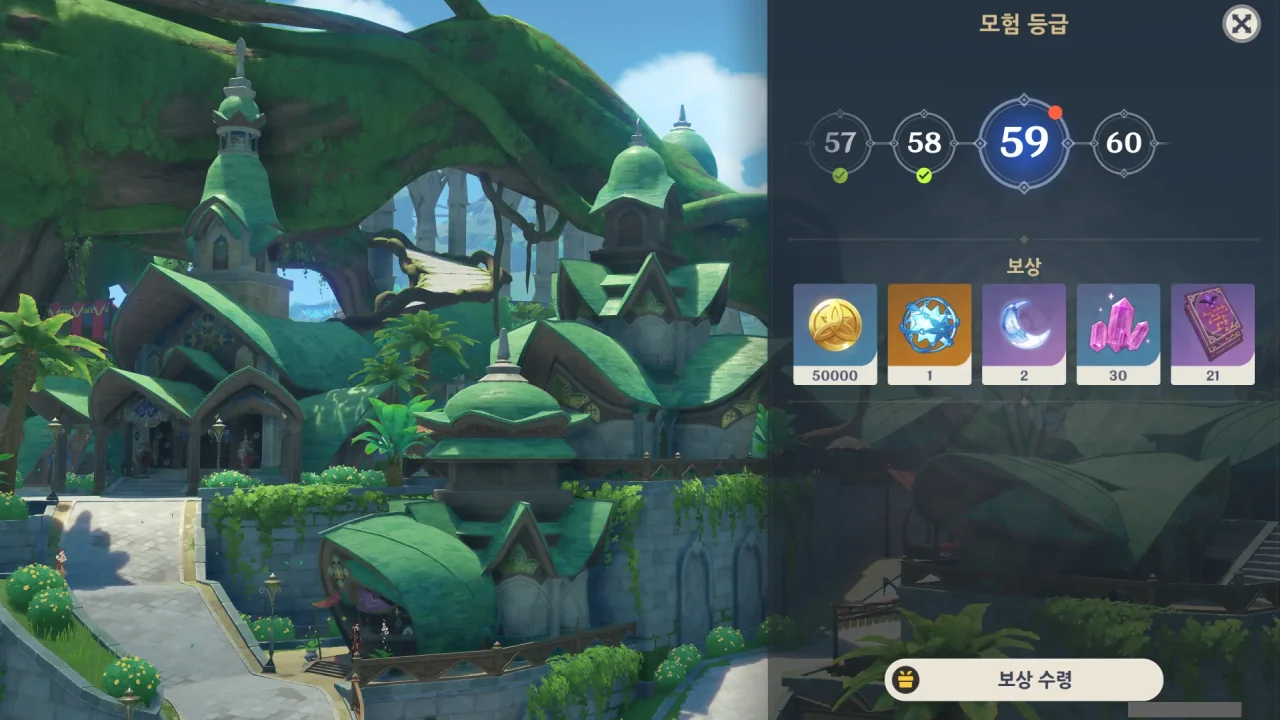The image size is (1280, 720).
Task: Inspect the 50000 Mora coin reward
Action: coord(835,334)
